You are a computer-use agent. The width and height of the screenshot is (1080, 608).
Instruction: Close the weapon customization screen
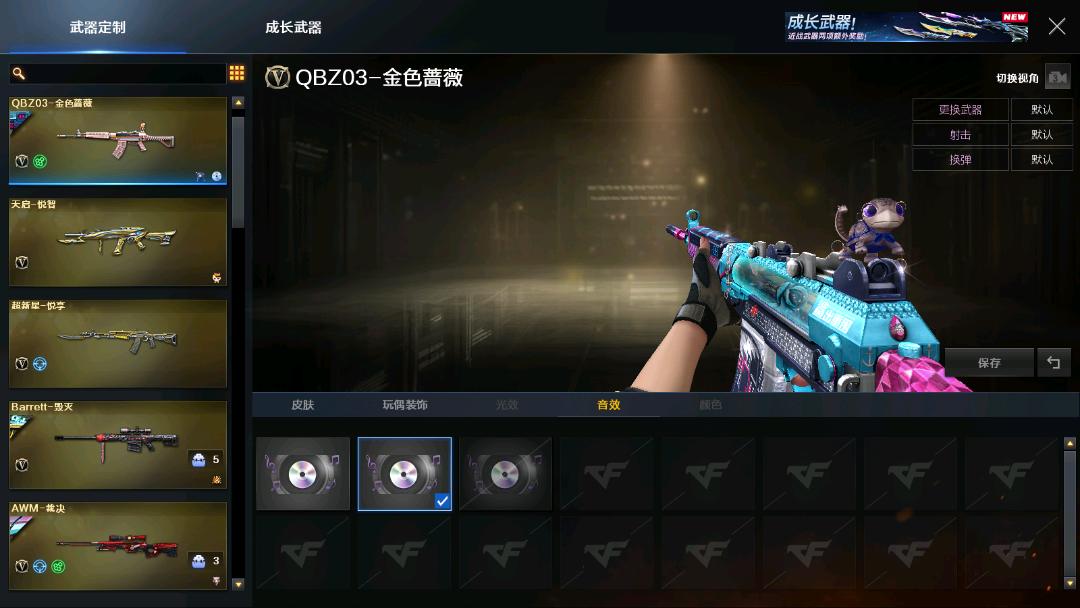[x=1056, y=26]
